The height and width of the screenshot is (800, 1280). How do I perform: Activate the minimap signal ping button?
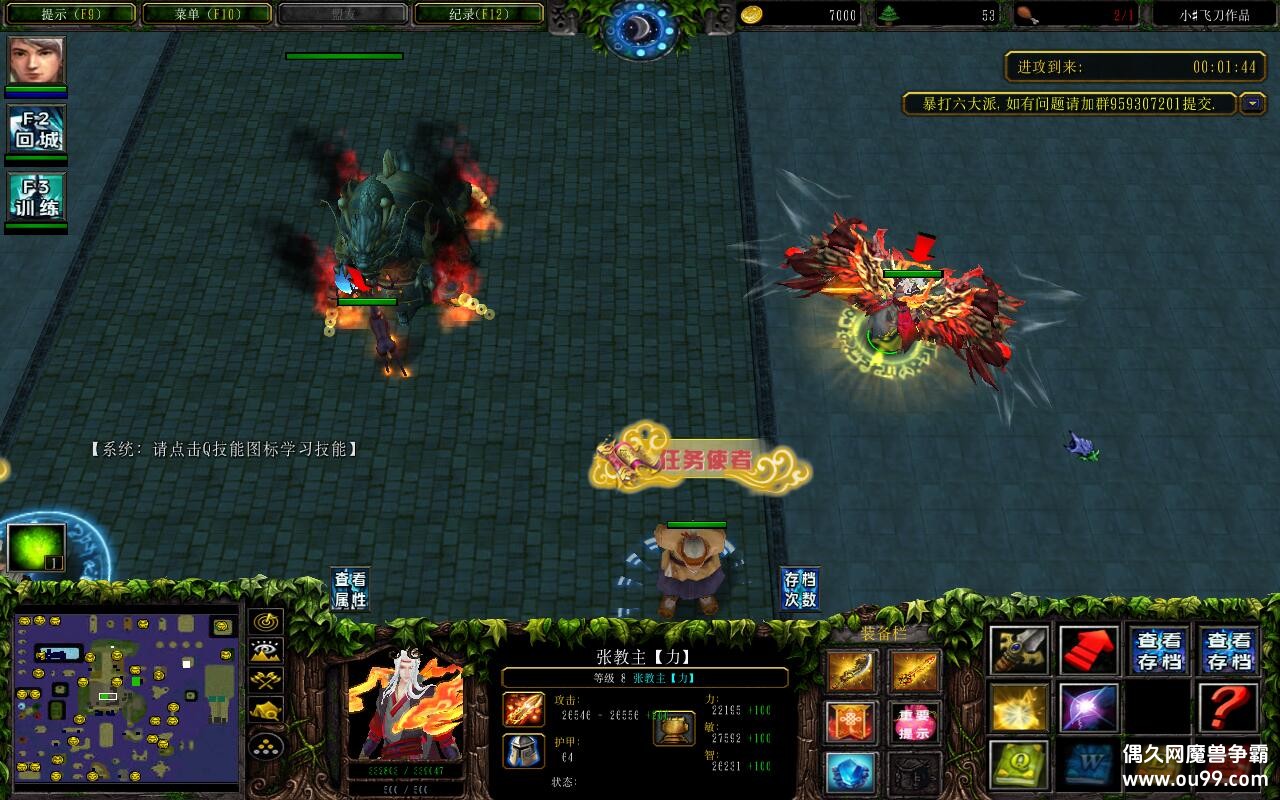(x=266, y=622)
